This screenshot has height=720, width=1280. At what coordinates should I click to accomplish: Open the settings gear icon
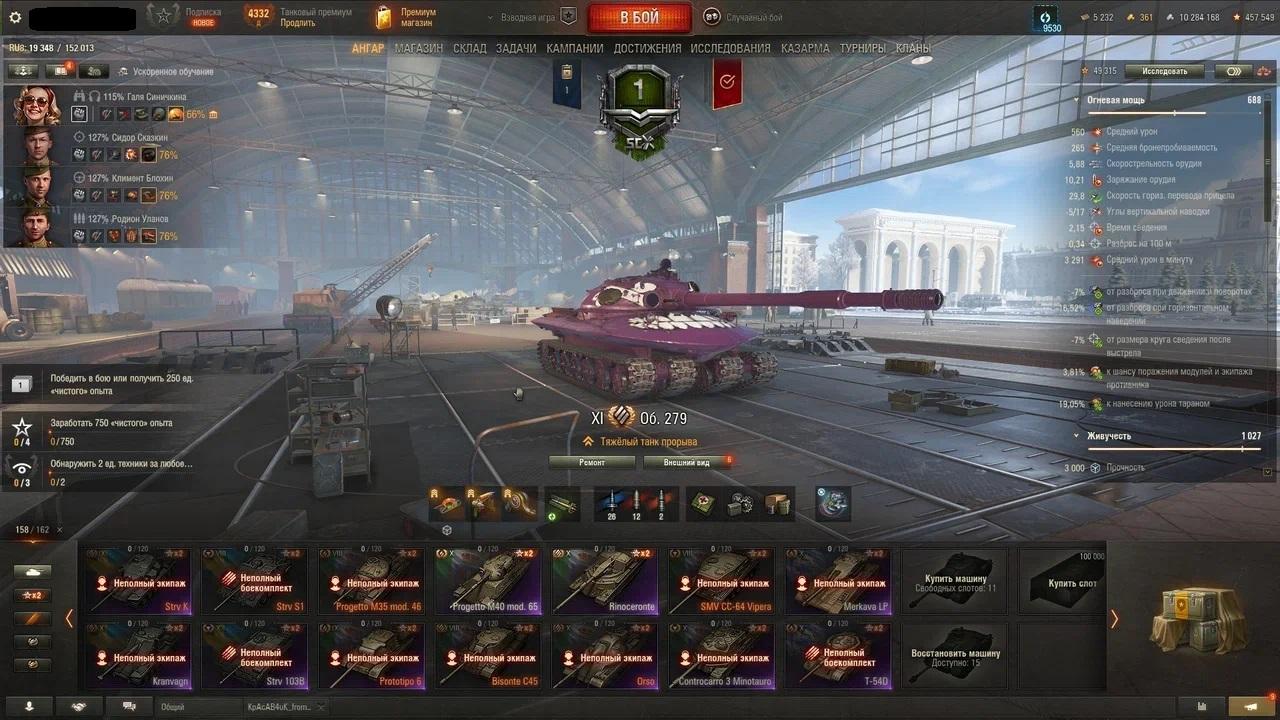coord(15,17)
